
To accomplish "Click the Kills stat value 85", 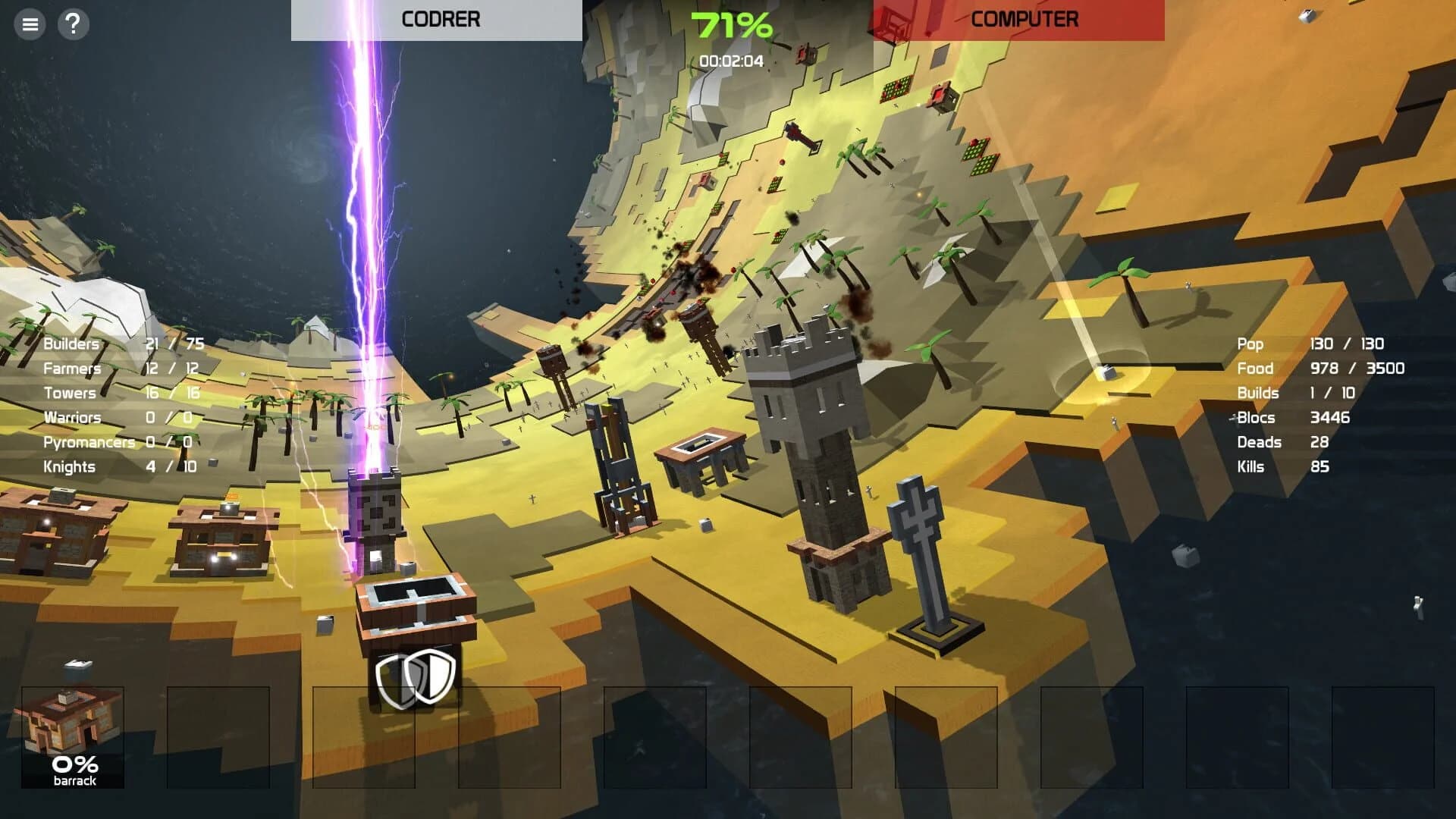I will (x=1320, y=466).
